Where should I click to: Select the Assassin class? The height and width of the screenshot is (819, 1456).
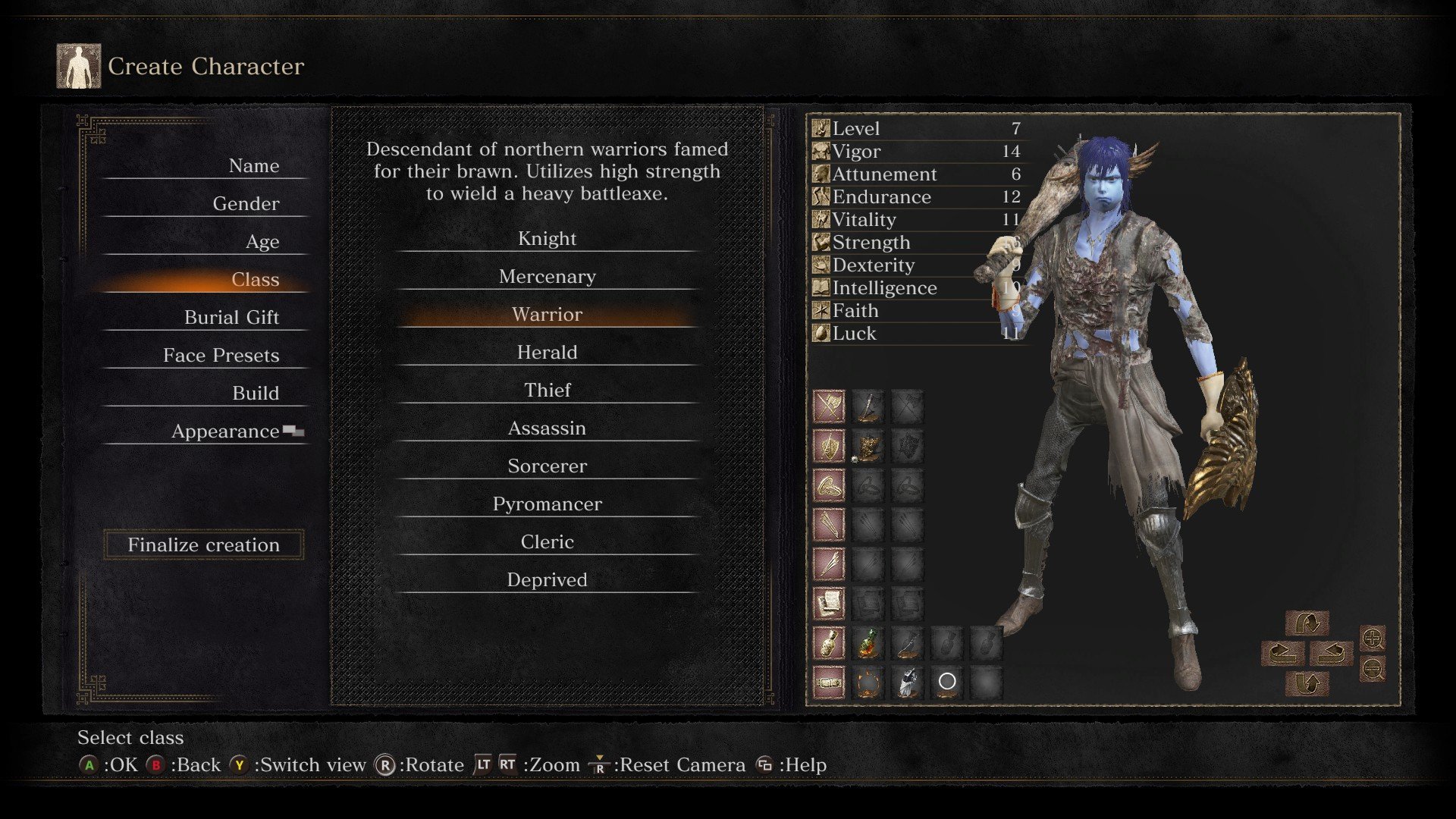tap(547, 428)
